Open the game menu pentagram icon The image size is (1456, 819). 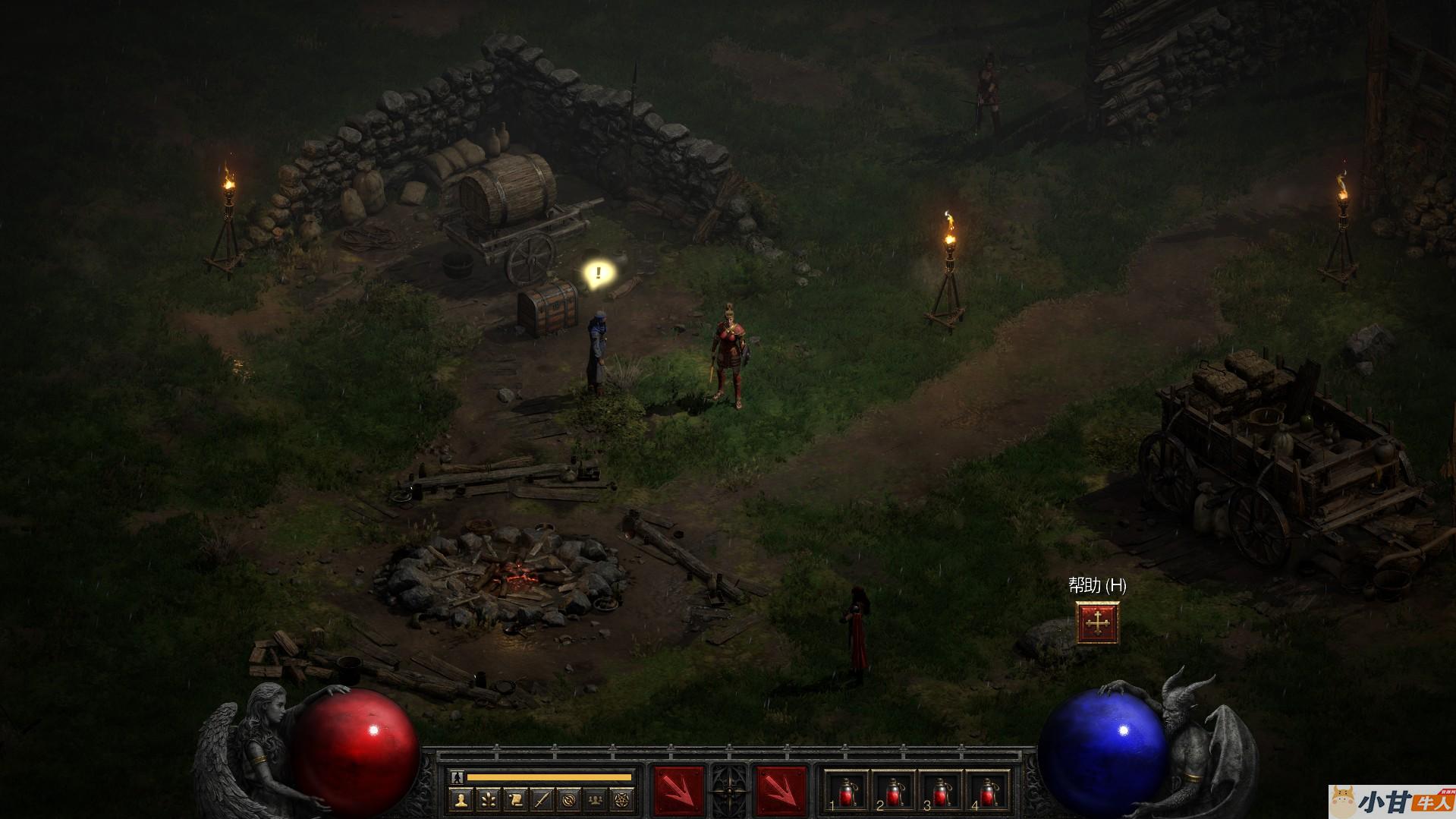pyautogui.click(x=622, y=799)
